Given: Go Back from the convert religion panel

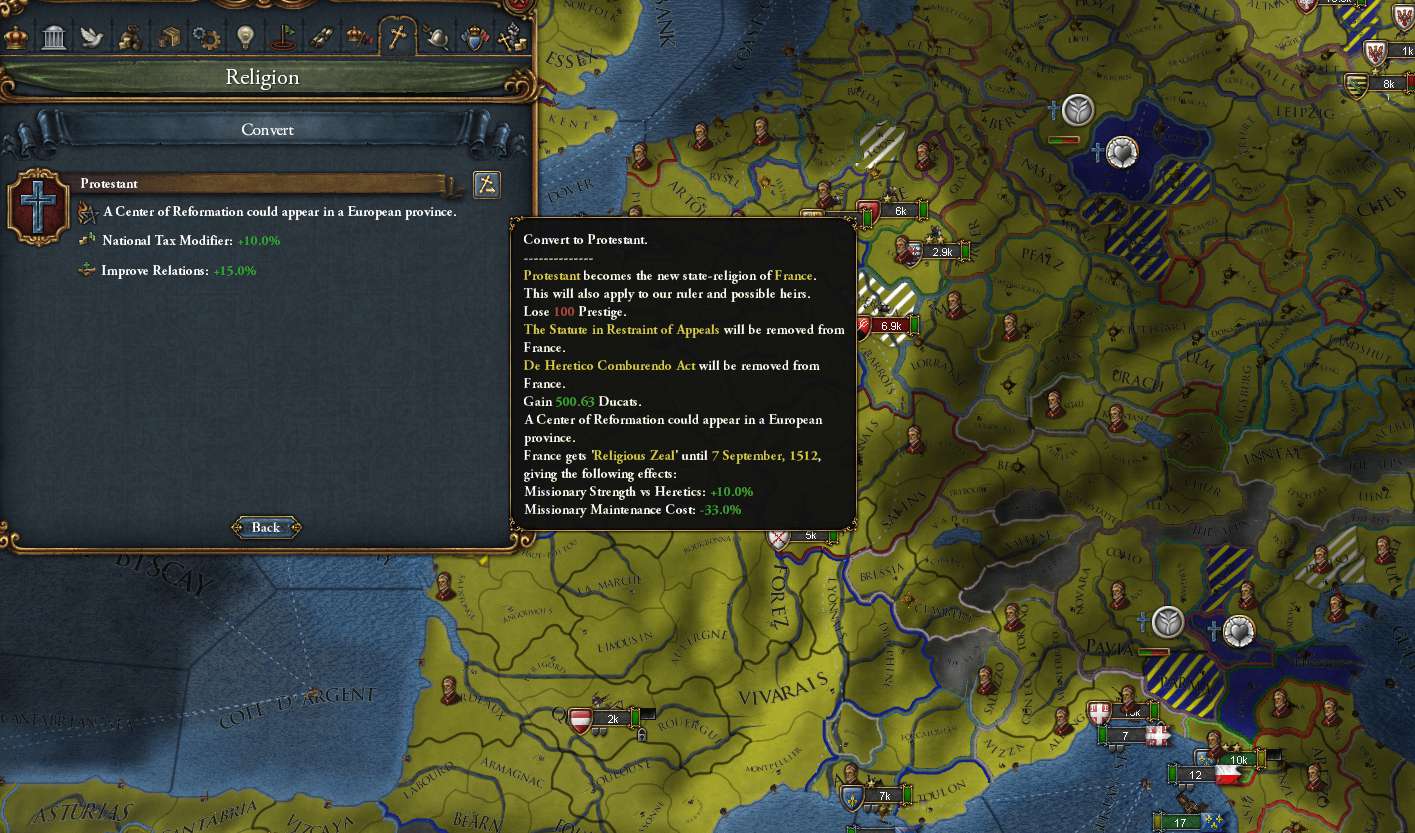Looking at the screenshot, I should tap(266, 527).
